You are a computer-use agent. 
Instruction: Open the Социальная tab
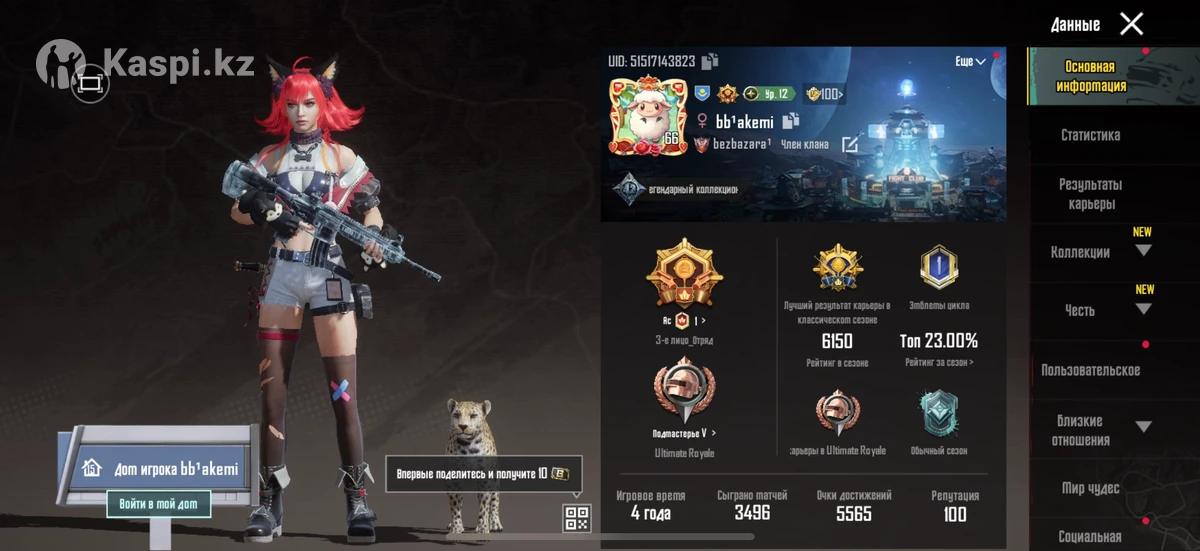coord(1090,537)
